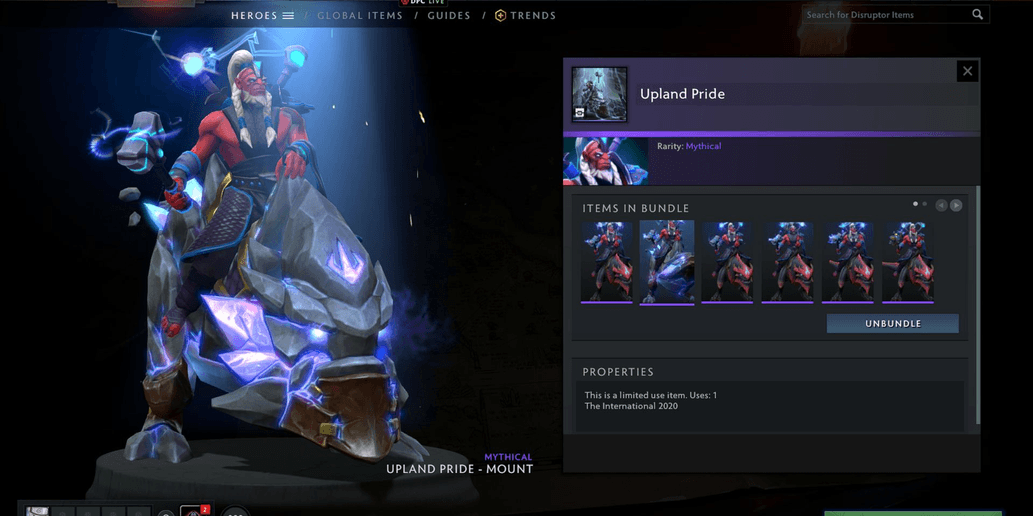Click the Disruptor hero portrait
The width and height of the screenshot is (1033, 516).
click(605, 161)
